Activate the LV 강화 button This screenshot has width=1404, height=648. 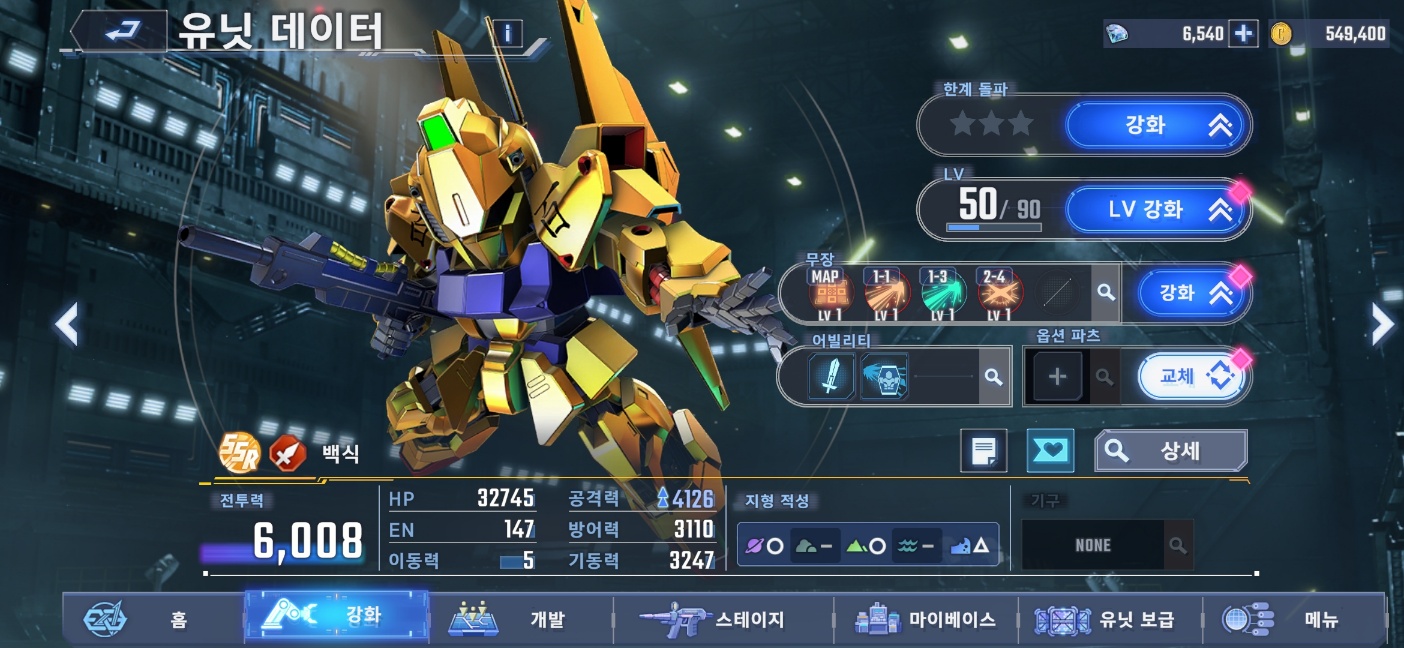coord(1156,210)
